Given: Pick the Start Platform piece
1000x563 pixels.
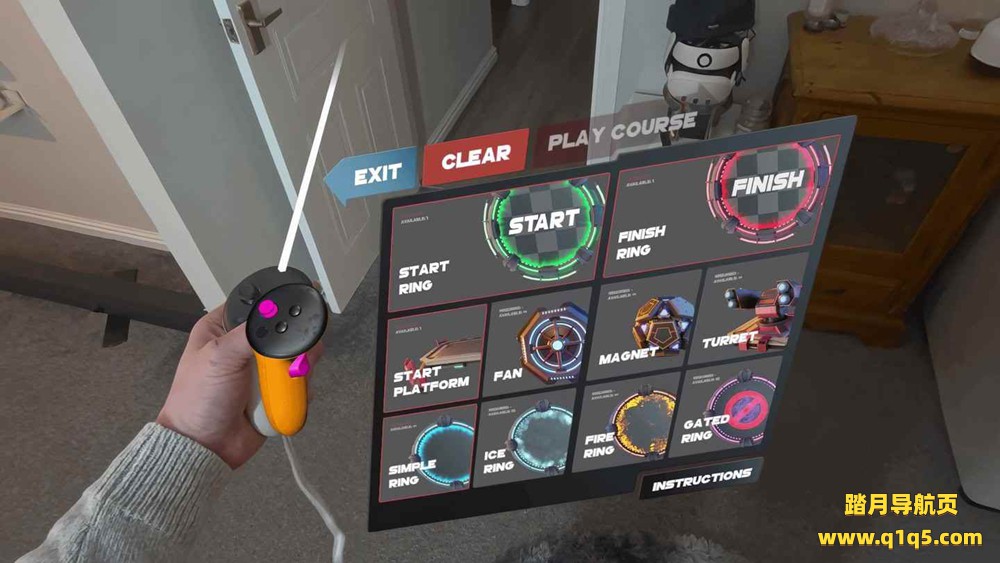Looking at the screenshot, I should click(x=434, y=355).
